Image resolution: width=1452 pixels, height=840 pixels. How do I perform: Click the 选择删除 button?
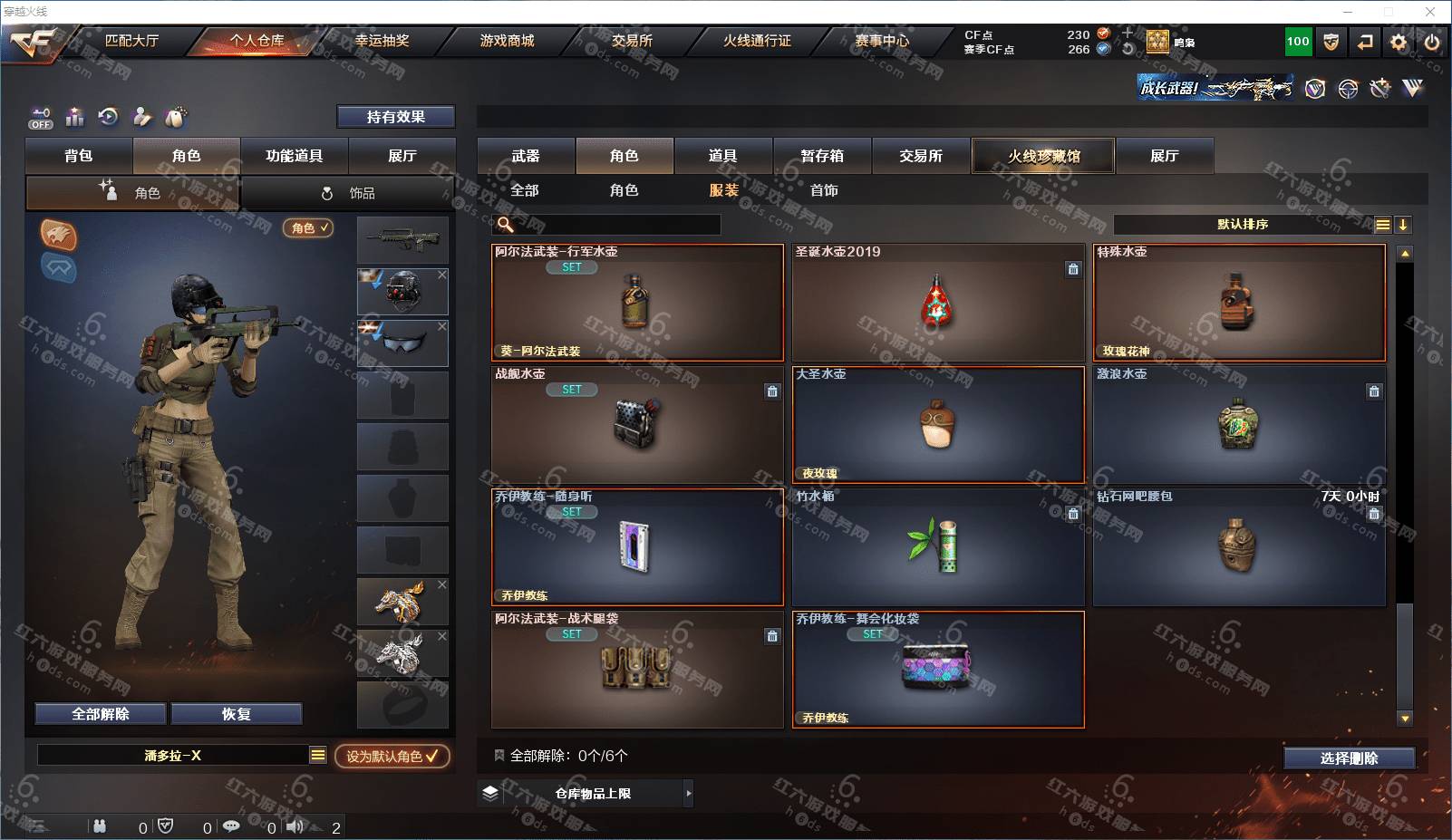click(1349, 758)
